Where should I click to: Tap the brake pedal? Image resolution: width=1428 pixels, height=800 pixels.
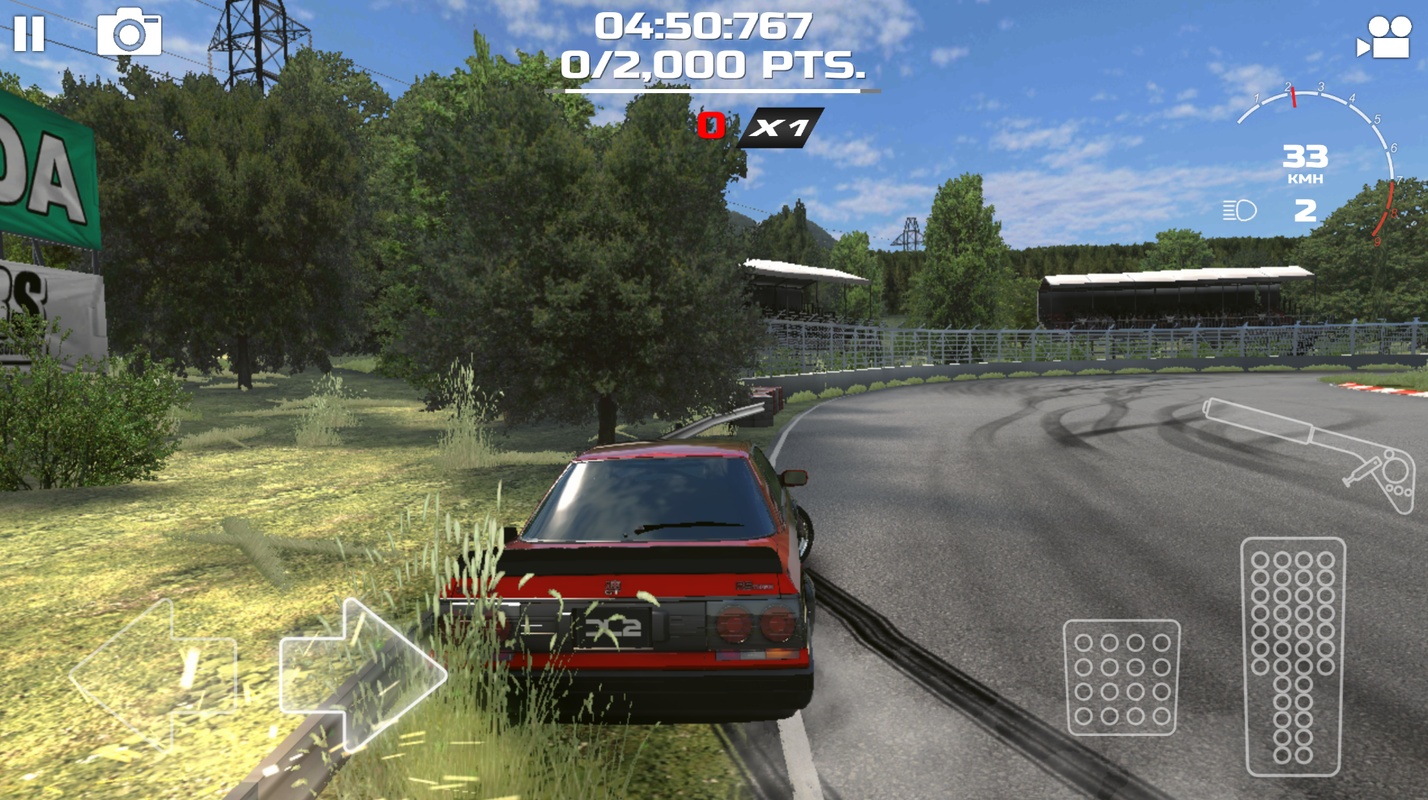[x=1121, y=677]
